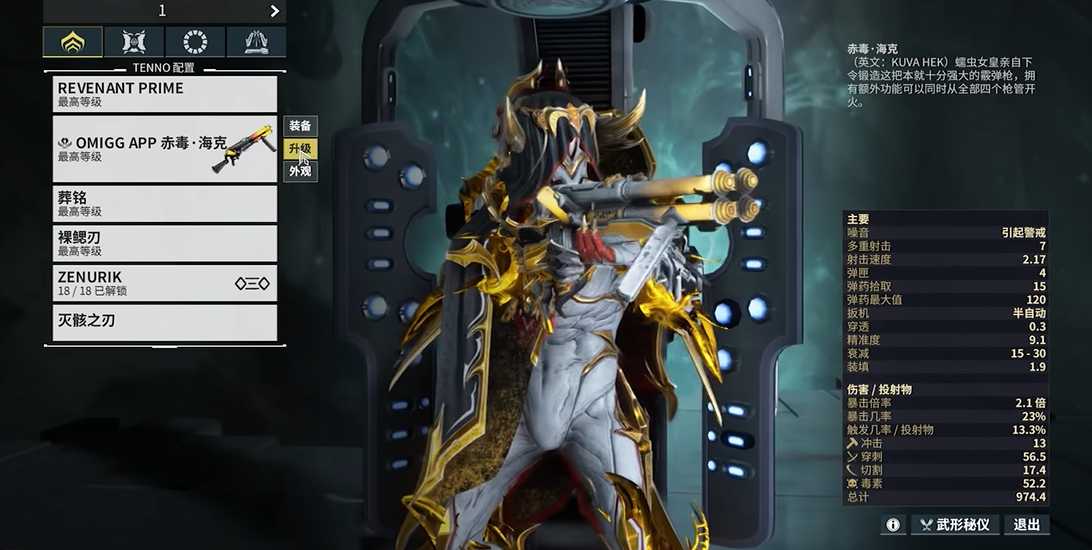Viewport: 1092px width, 550px height.
Task: Choose the 赤毒·海克 primary weapon slot
Action: [x=165, y=149]
